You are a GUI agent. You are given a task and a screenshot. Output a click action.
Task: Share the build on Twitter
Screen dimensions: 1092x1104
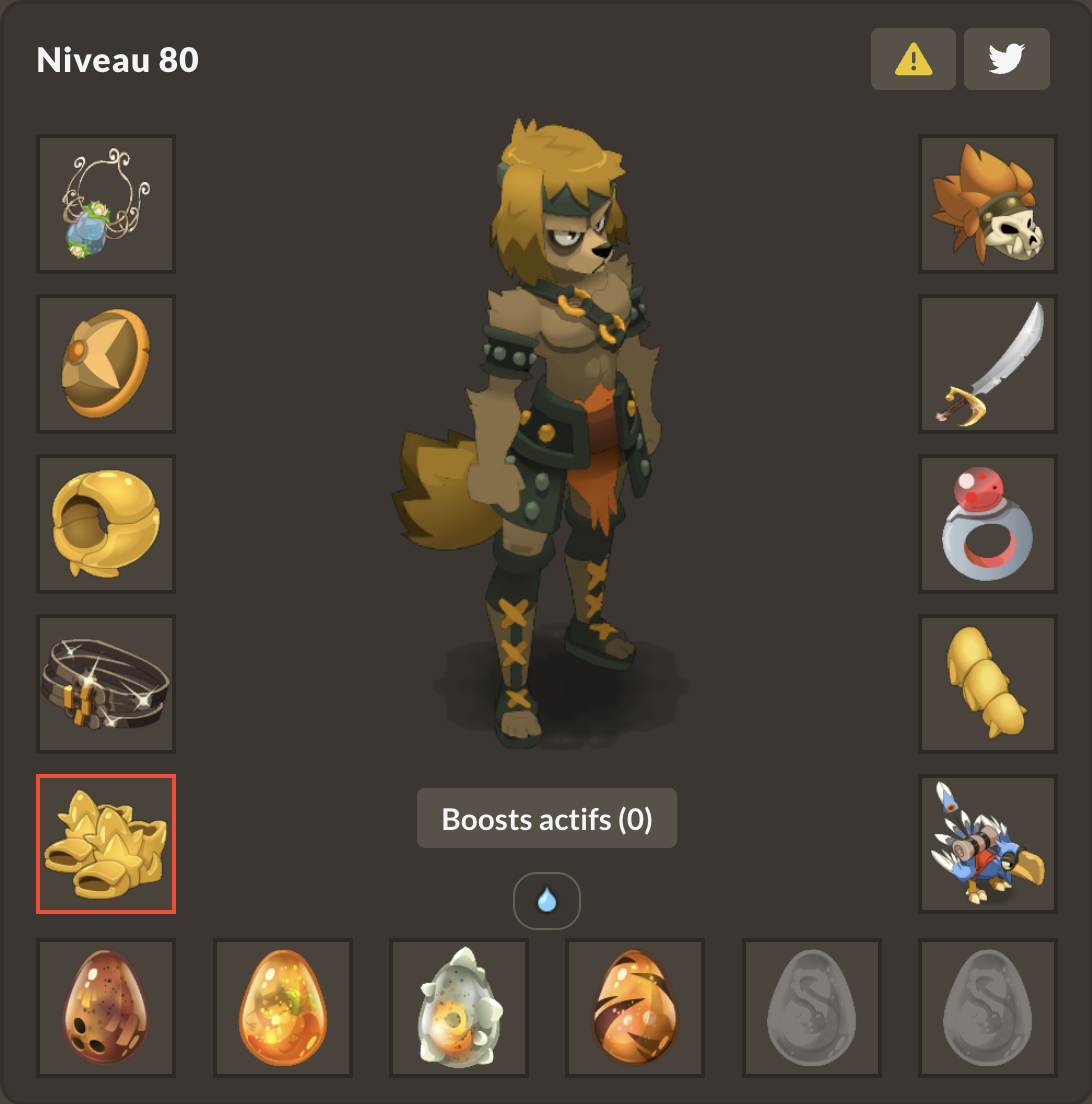tap(1006, 59)
